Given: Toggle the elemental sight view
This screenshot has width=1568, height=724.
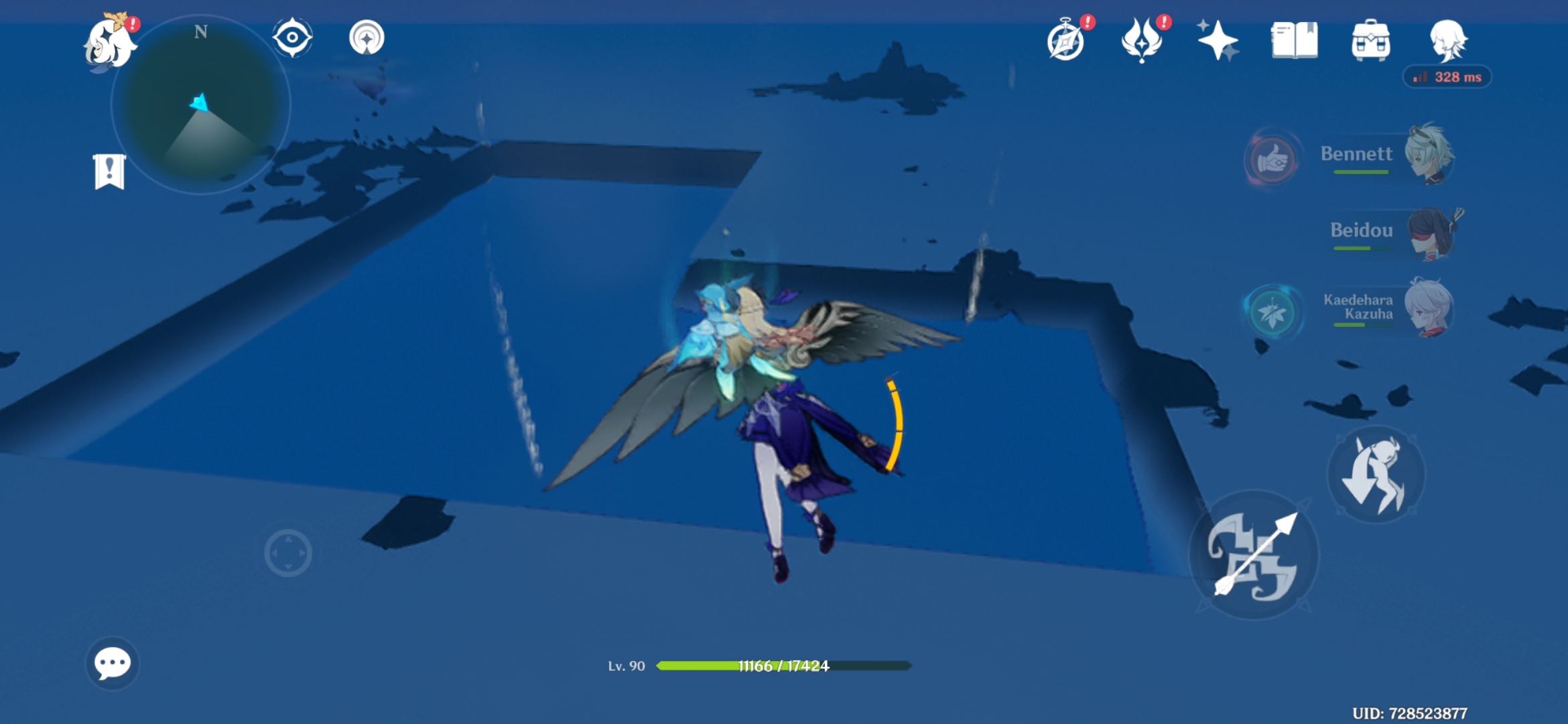Looking at the screenshot, I should (x=291, y=38).
